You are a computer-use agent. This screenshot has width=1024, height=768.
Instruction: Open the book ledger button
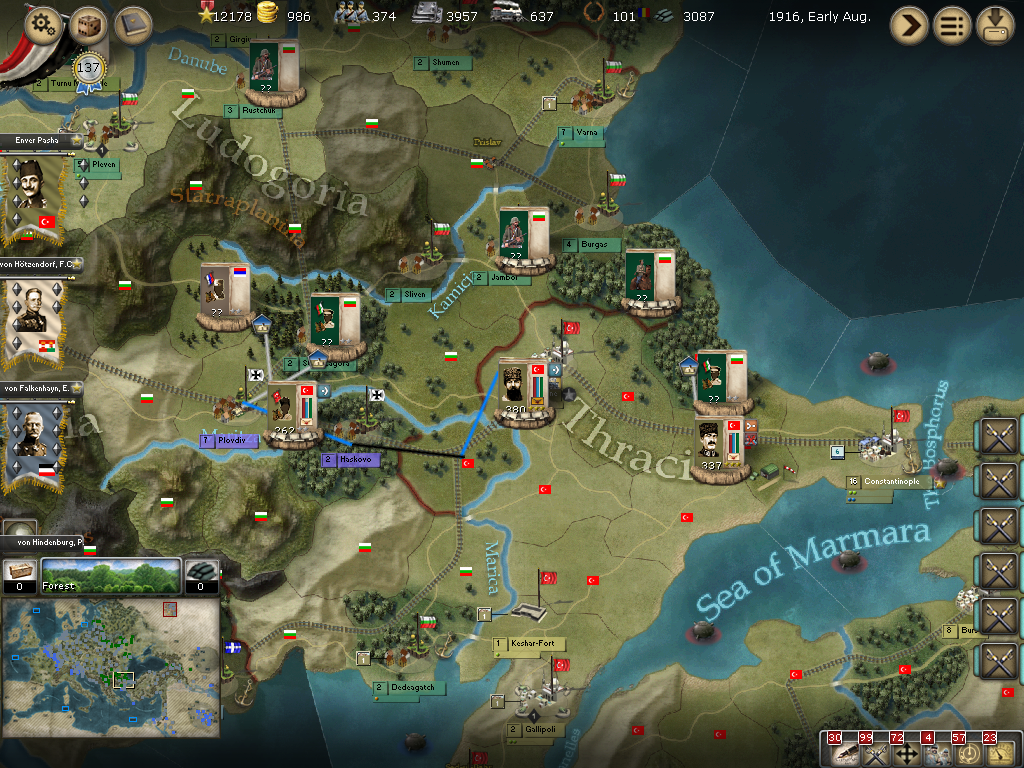[x=132, y=25]
